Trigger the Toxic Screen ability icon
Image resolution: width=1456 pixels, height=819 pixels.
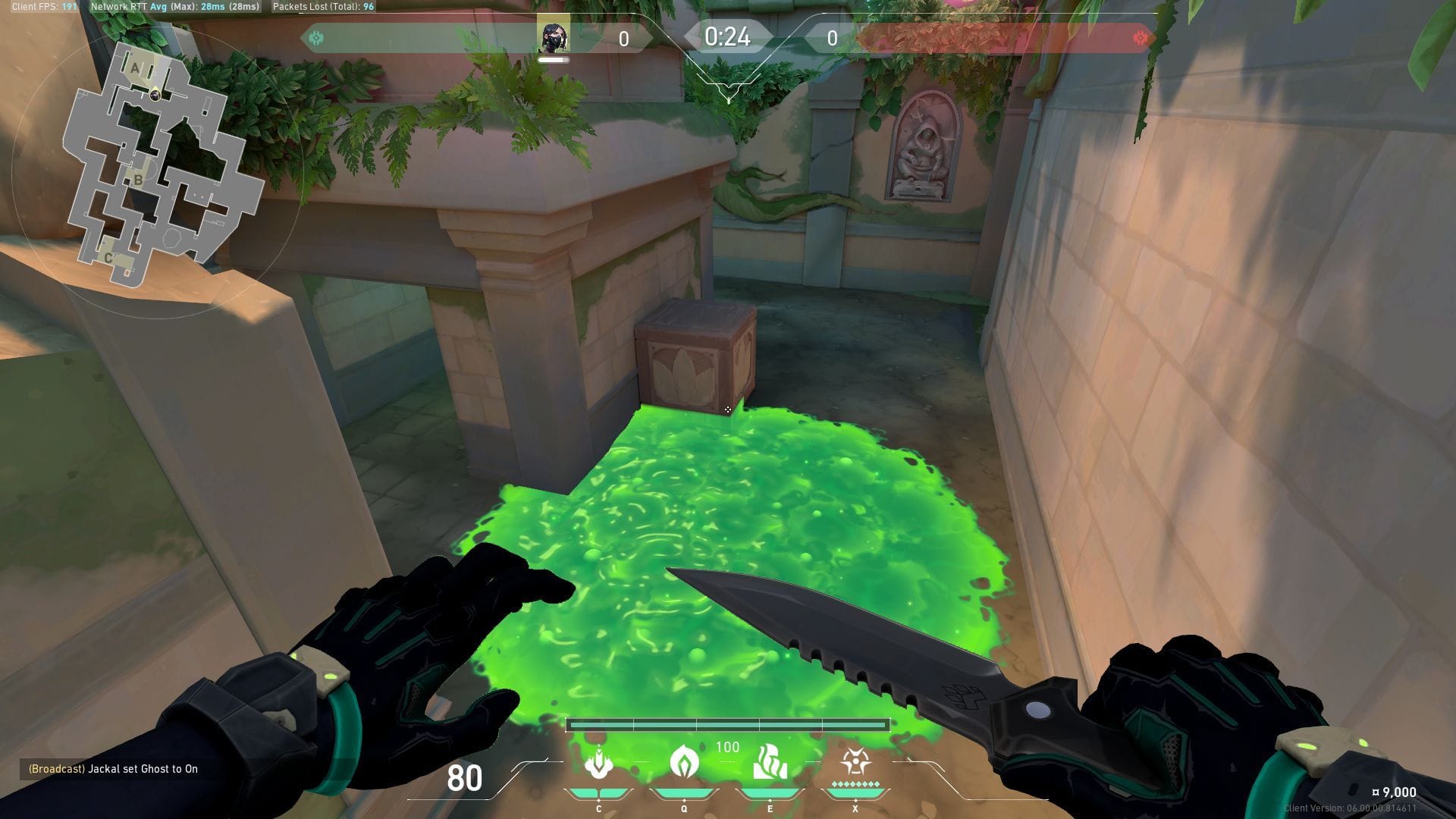click(770, 763)
